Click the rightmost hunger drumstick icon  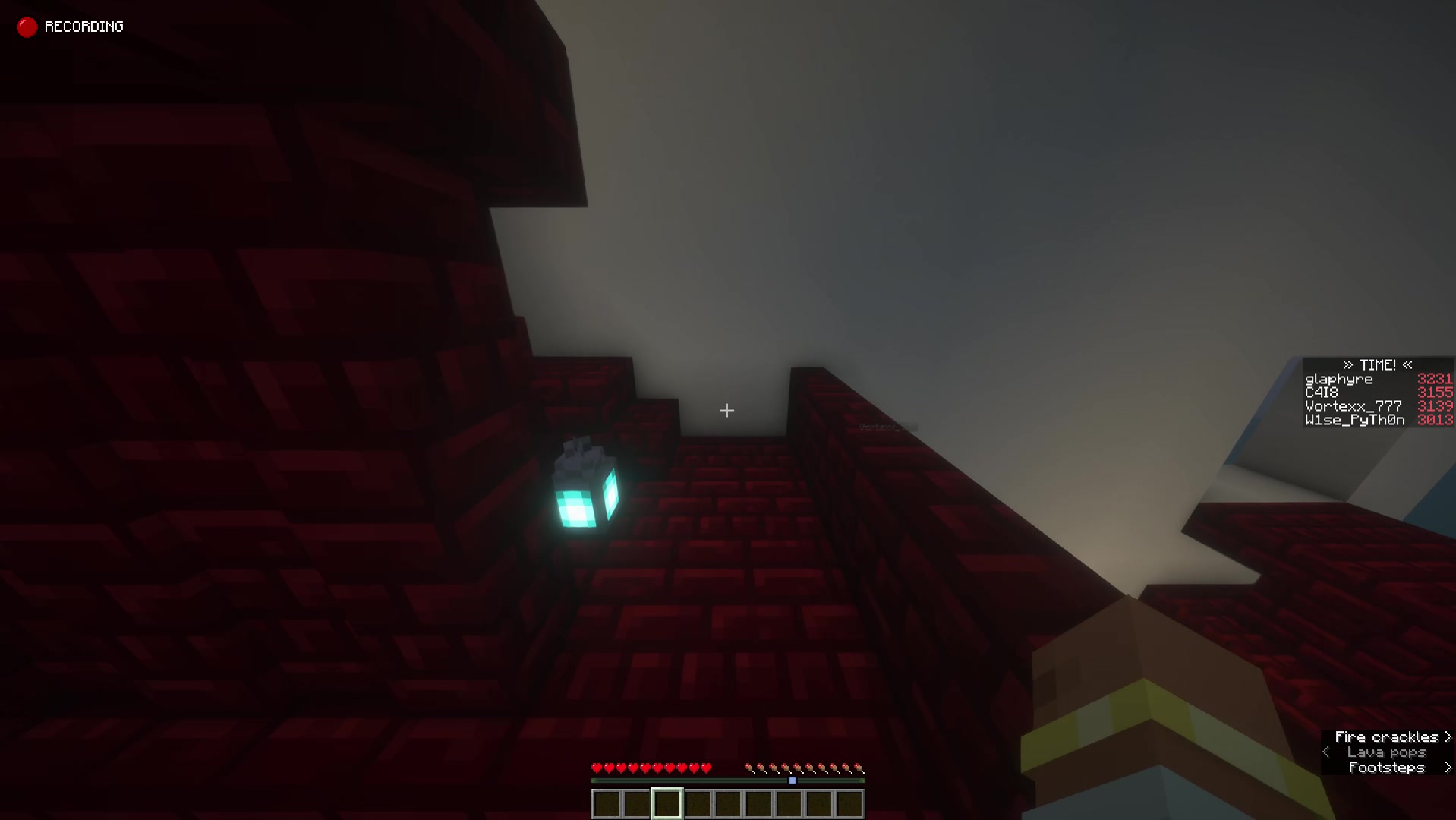coord(860,768)
